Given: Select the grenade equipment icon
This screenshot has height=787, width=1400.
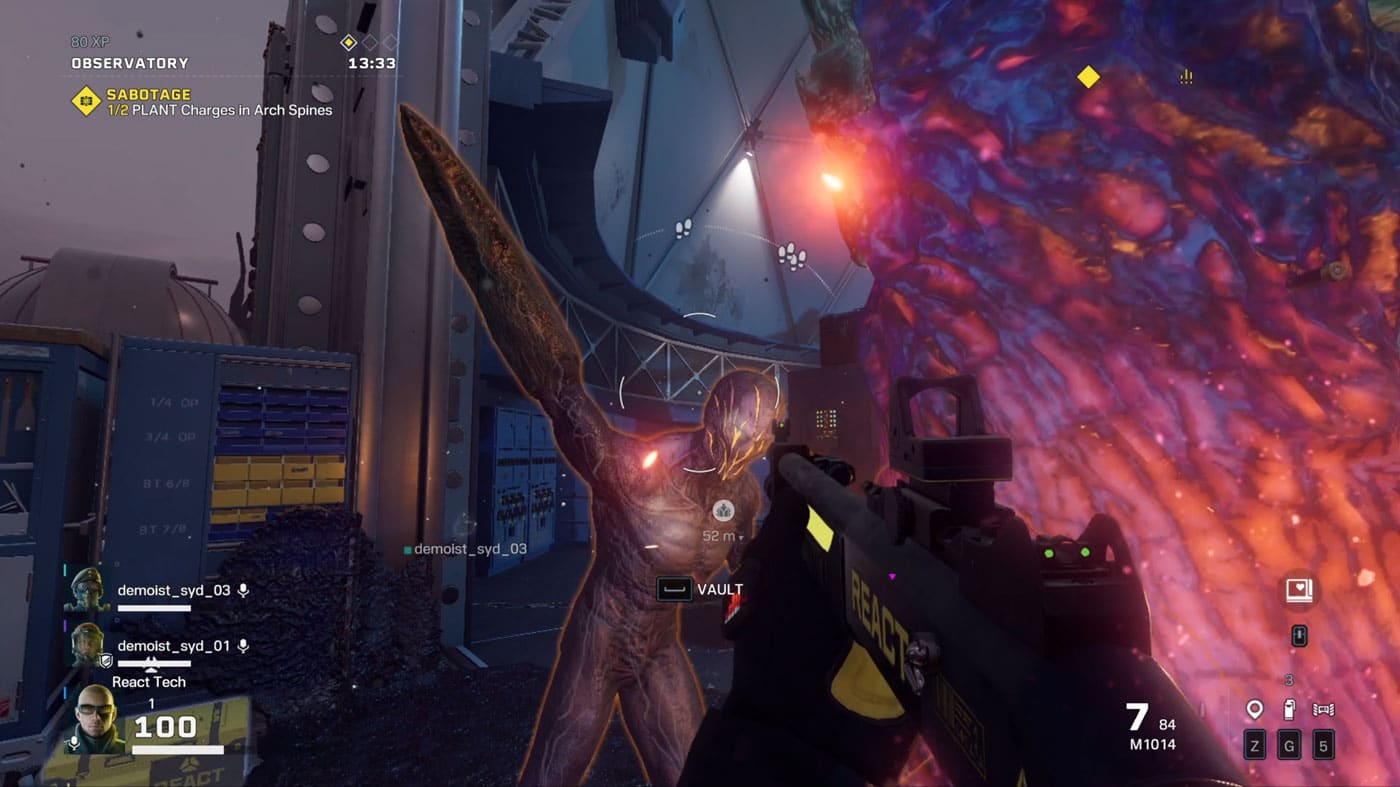Looking at the screenshot, I should (x=1289, y=710).
